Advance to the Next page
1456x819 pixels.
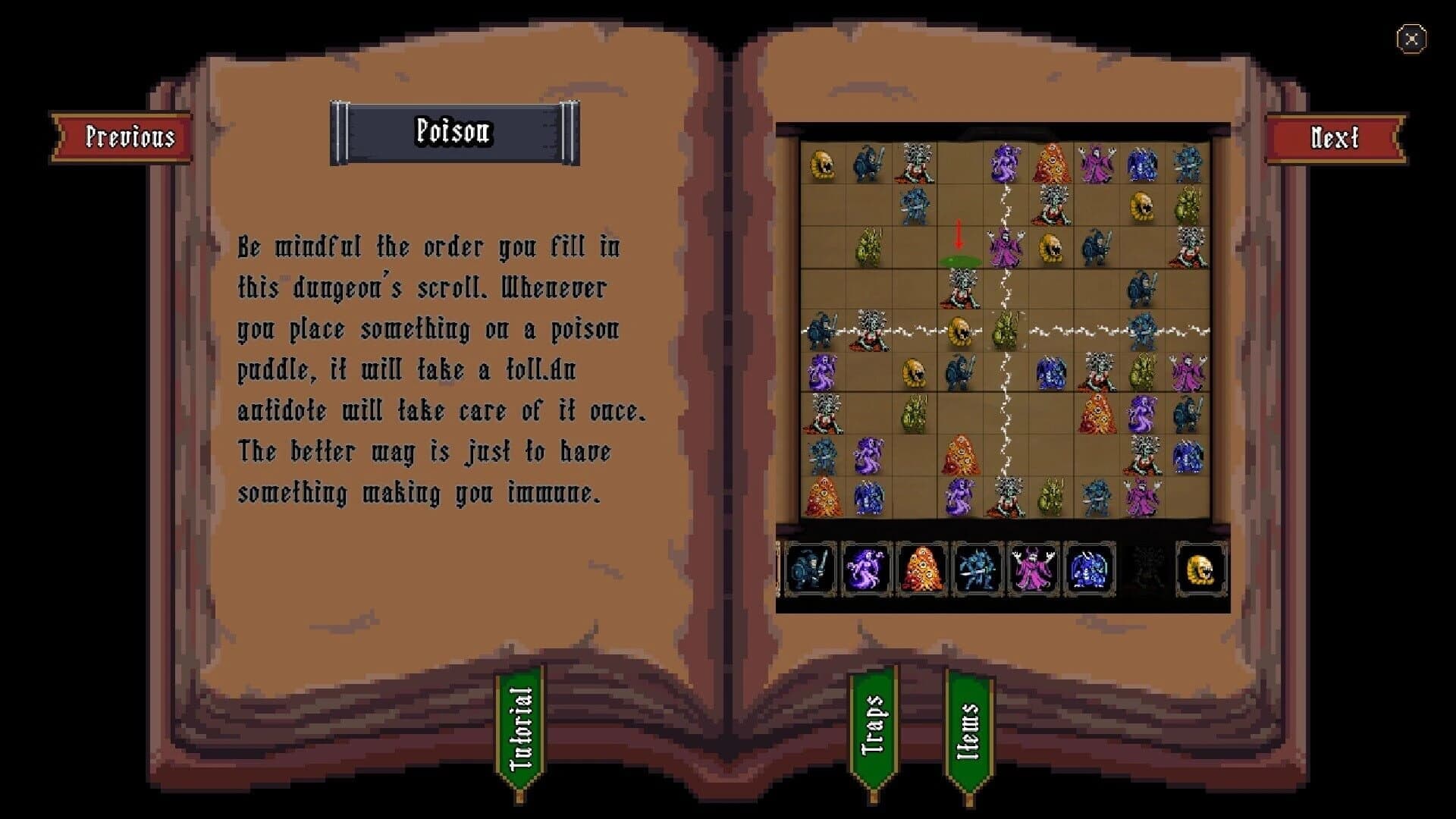point(1335,136)
